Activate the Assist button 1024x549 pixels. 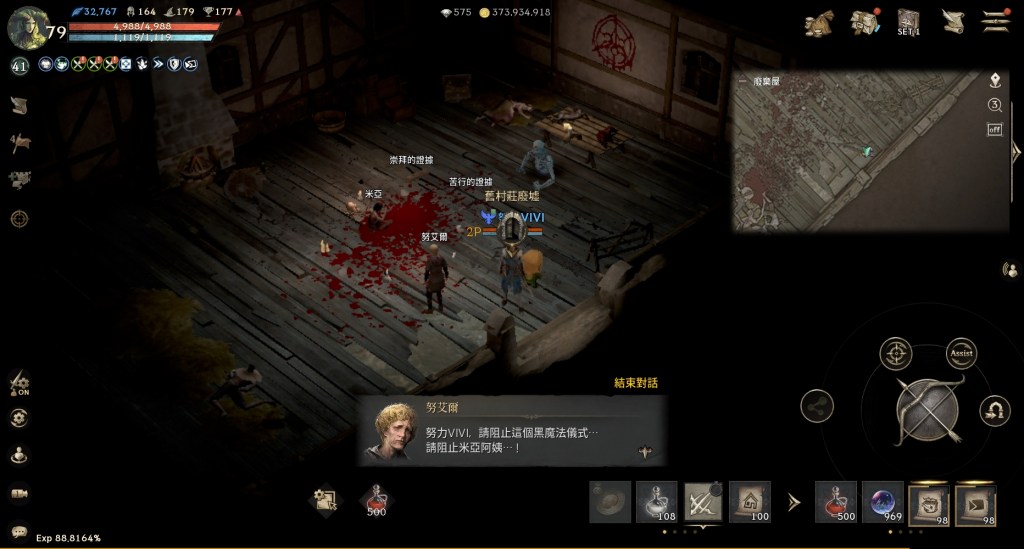tap(961, 352)
